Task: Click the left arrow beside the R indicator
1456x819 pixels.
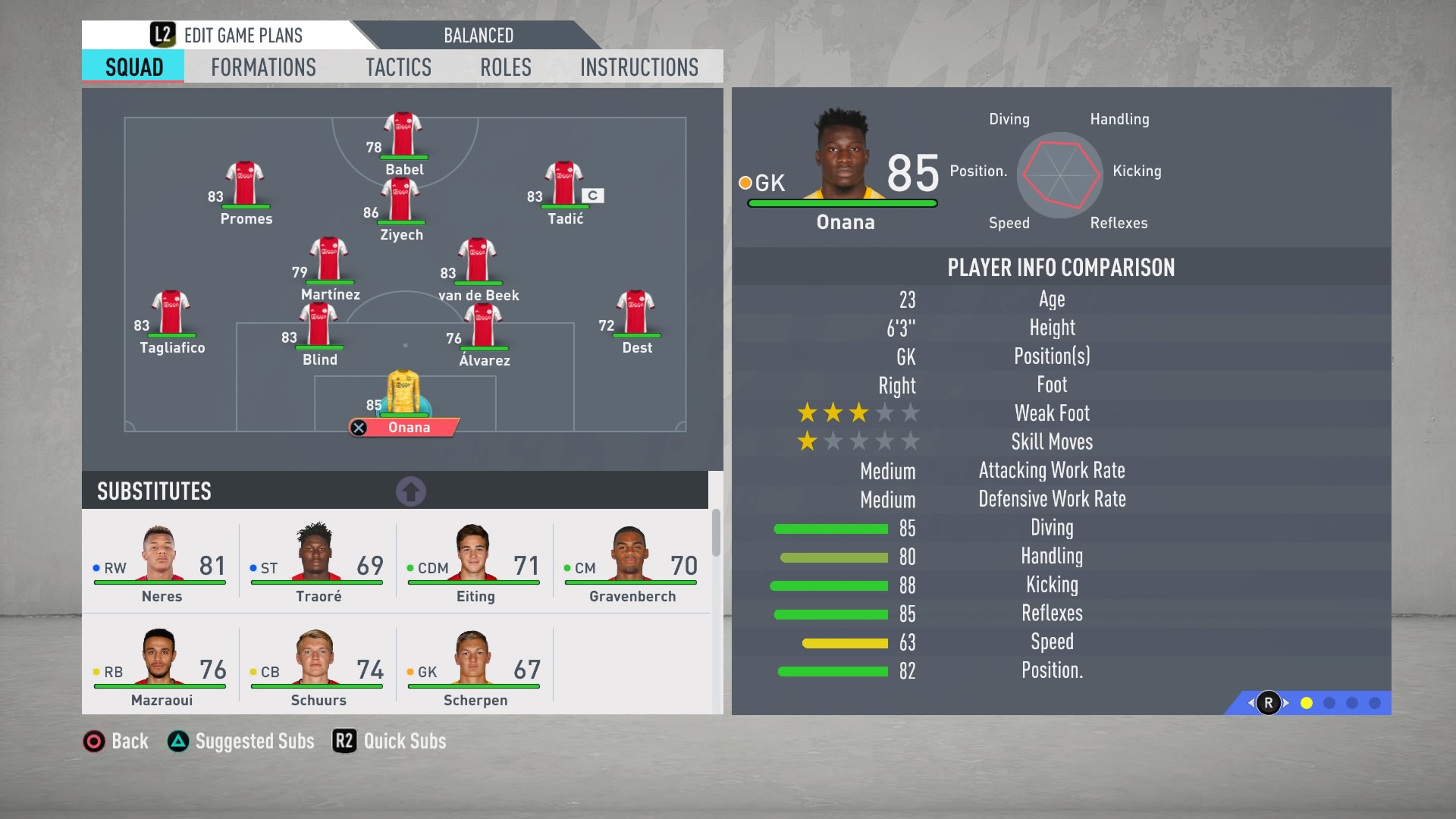Action: pyautogui.click(x=1250, y=702)
